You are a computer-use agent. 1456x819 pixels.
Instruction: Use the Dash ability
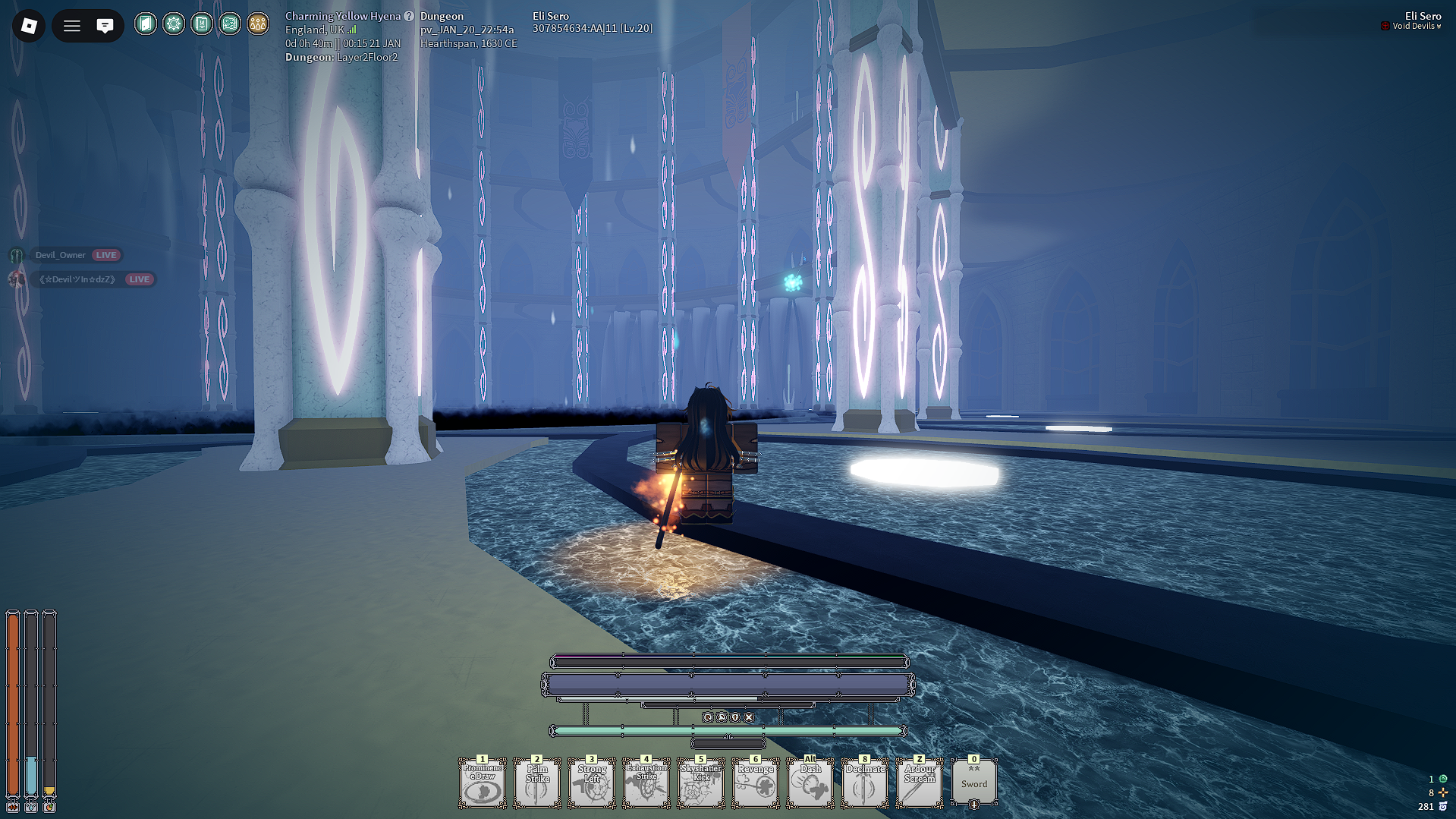810,783
